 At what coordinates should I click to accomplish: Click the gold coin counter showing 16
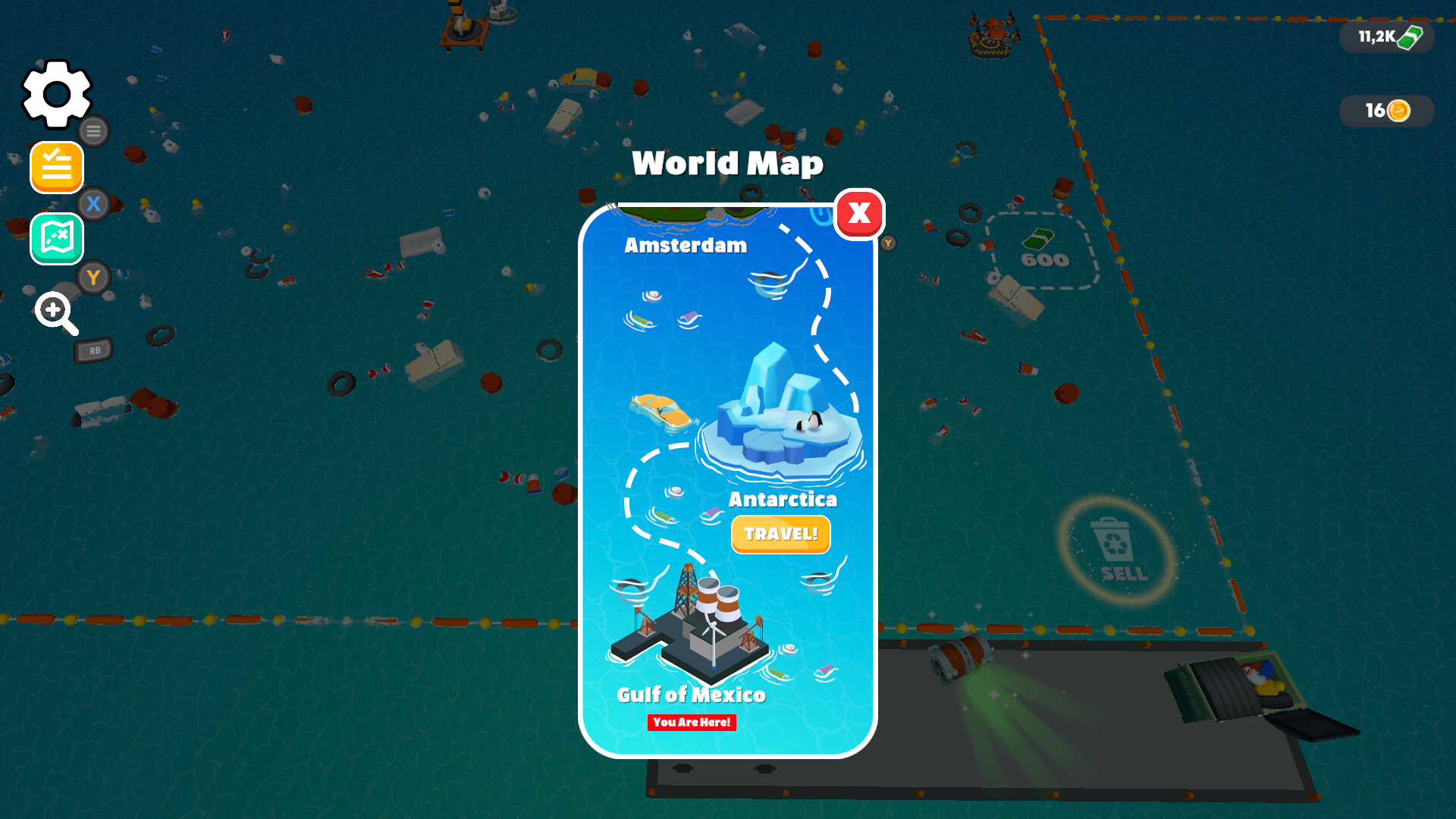[x=1385, y=111]
